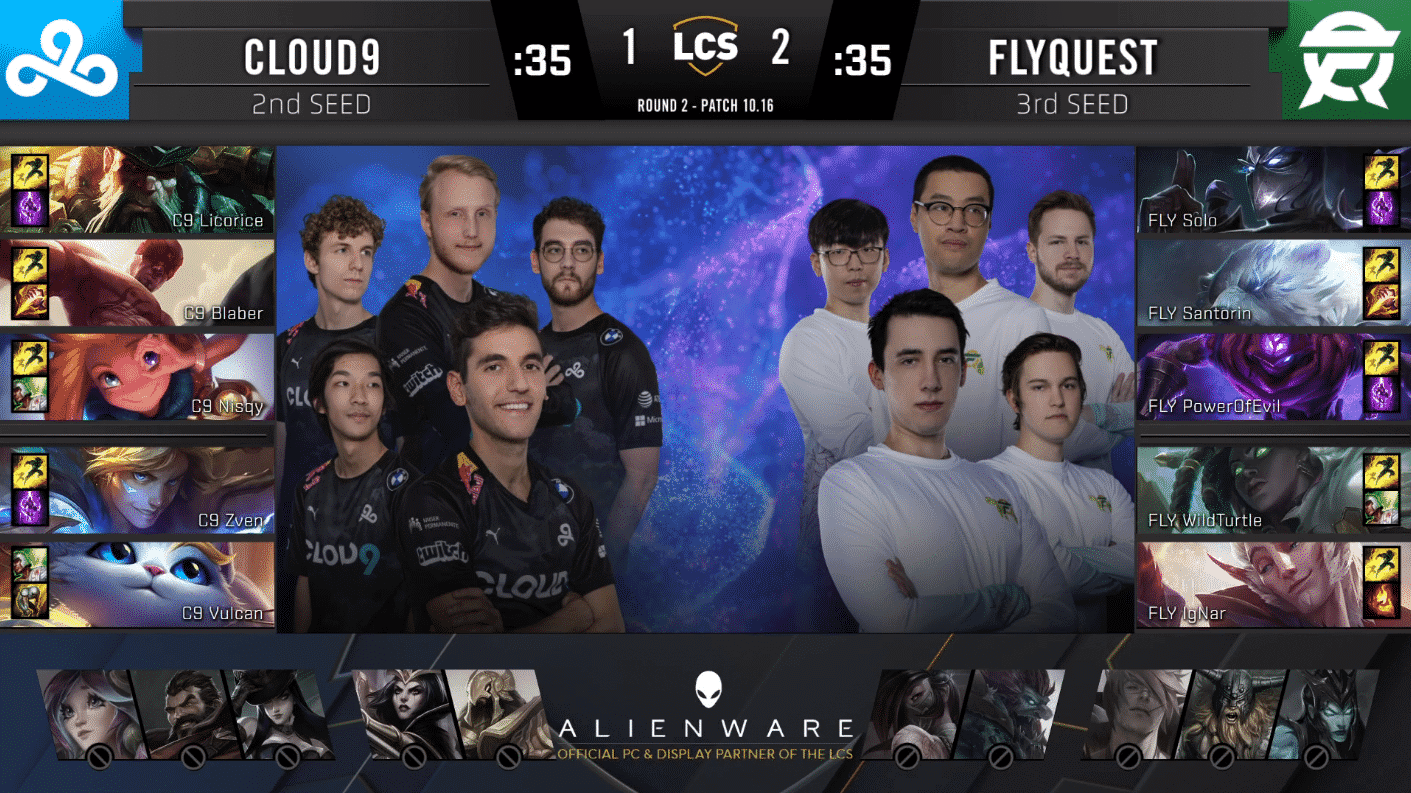Screen dimensions: 1411x793
Task: Click Nisqy's Teleport summoner spell icon
Action: (28, 392)
